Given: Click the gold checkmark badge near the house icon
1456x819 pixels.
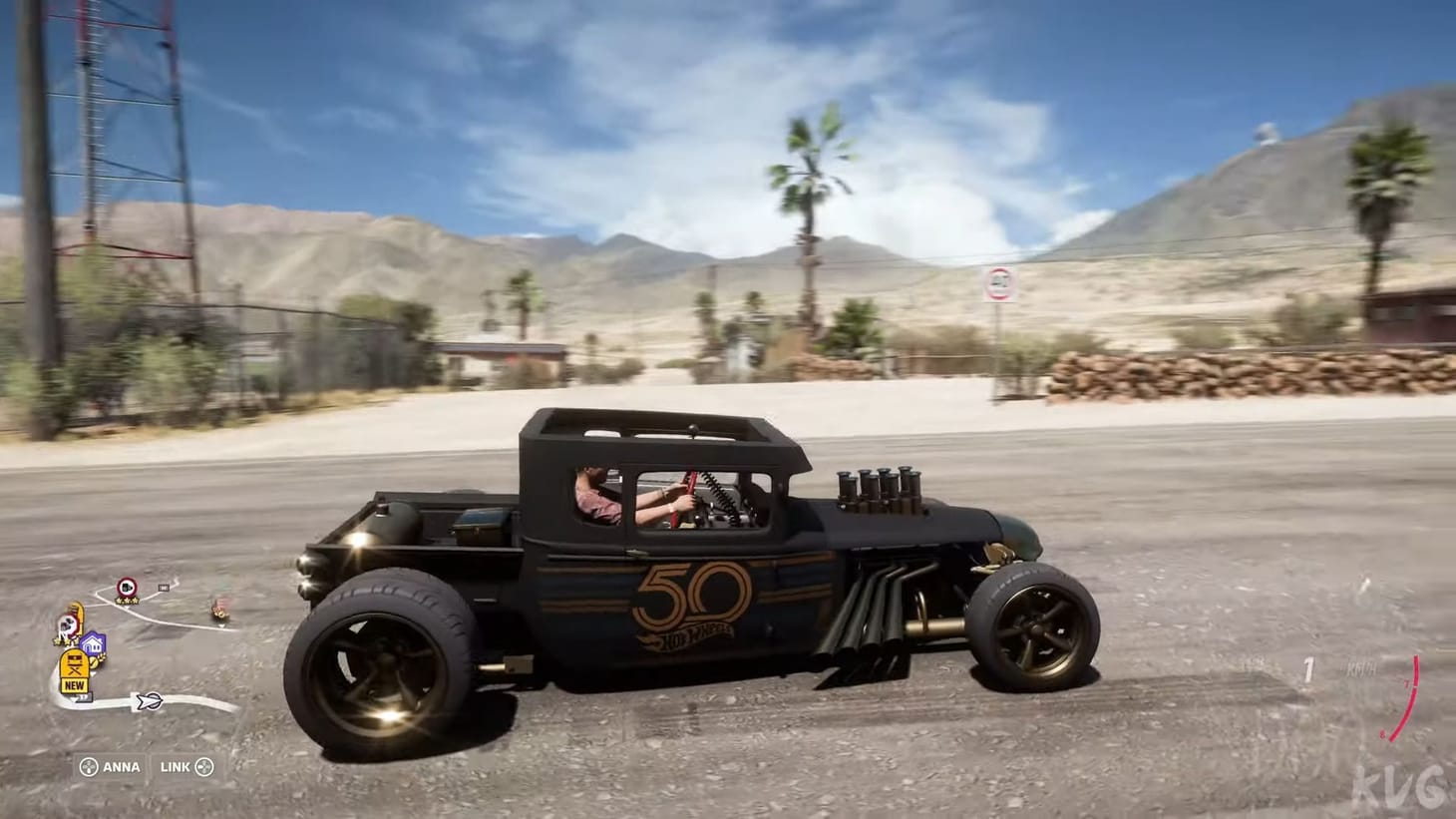Looking at the screenshot, I should [x=95, y=661].
